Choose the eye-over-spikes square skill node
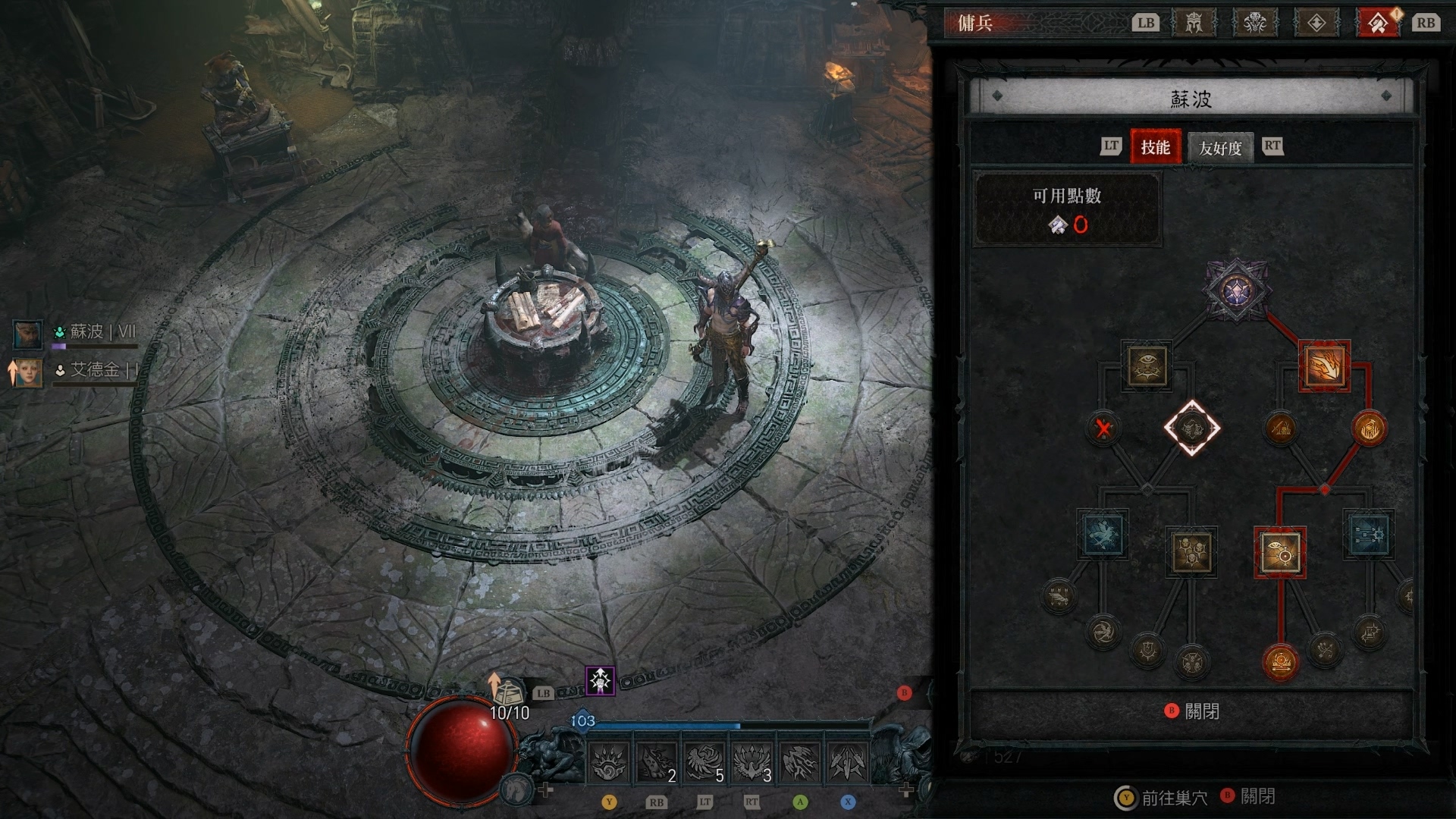Screen dimensions: 1456x819 pyautogui.click(x=1147, y=366)
